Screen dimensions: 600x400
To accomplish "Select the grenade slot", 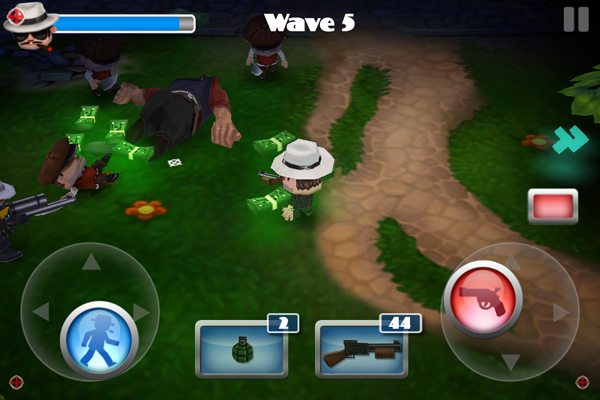I will coord(240,350).
